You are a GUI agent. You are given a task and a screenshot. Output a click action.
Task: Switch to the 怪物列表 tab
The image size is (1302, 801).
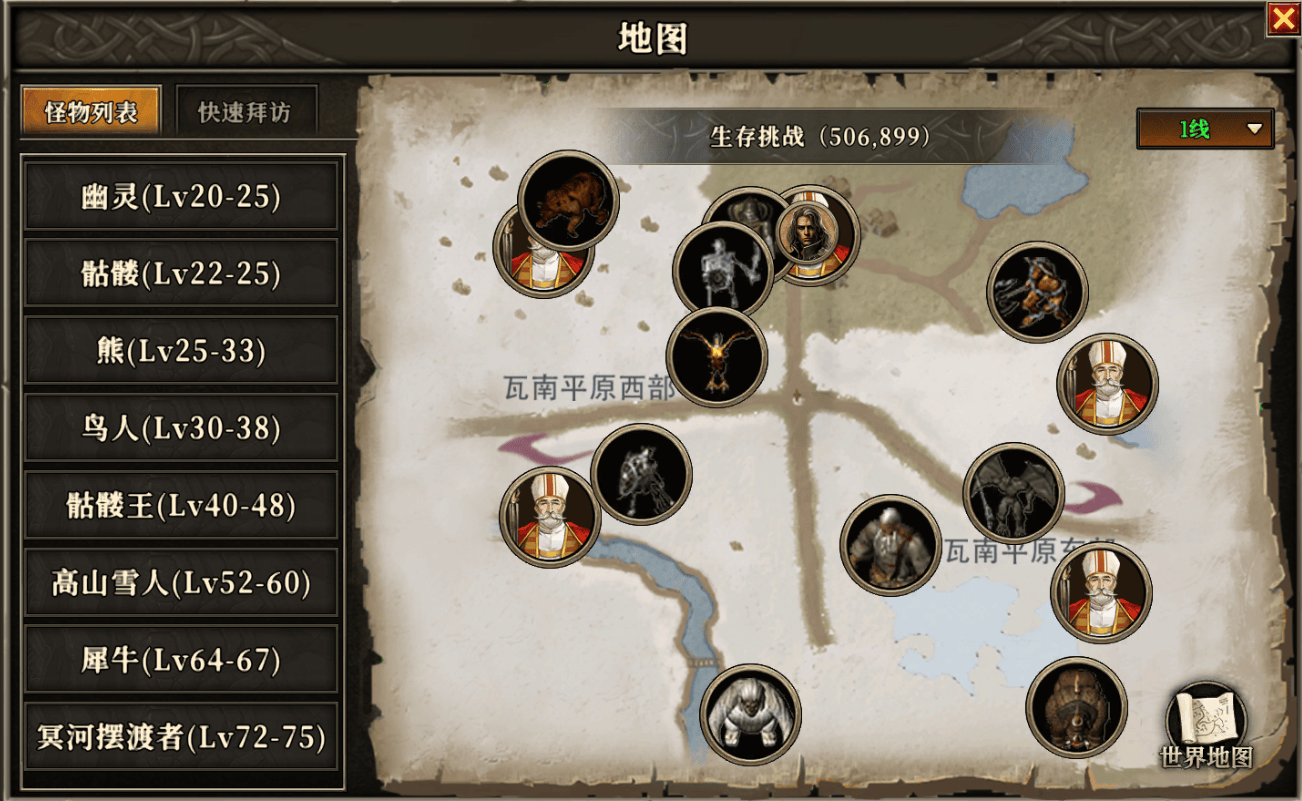pos(90,109)
